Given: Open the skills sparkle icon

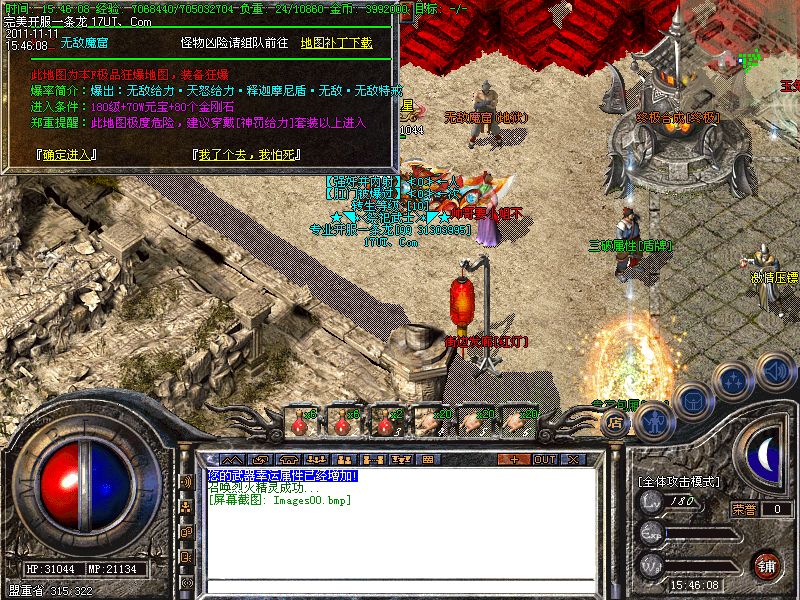Looking at the screenshot, I should point(735,380).
